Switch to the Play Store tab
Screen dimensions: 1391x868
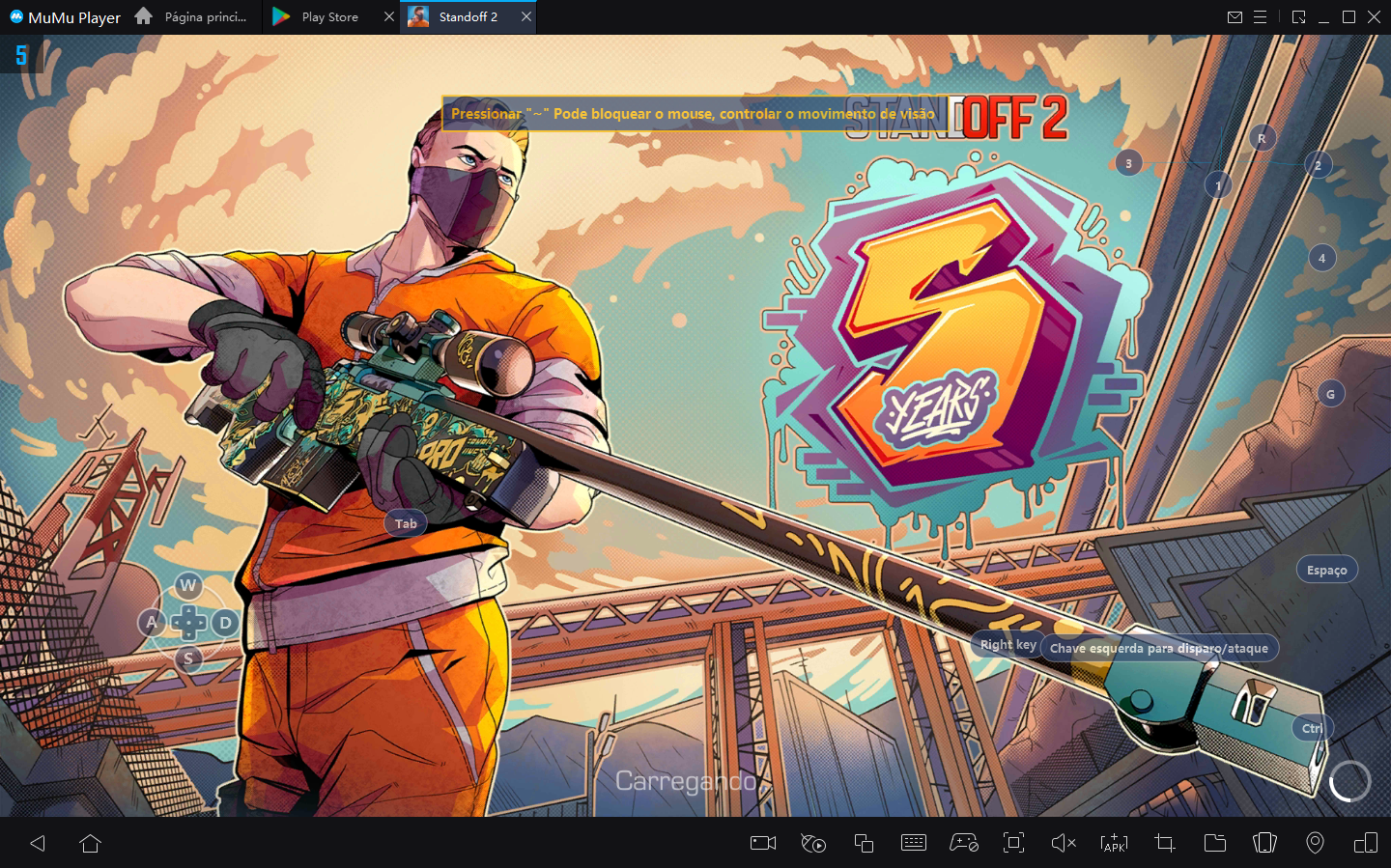click(319, 16)
